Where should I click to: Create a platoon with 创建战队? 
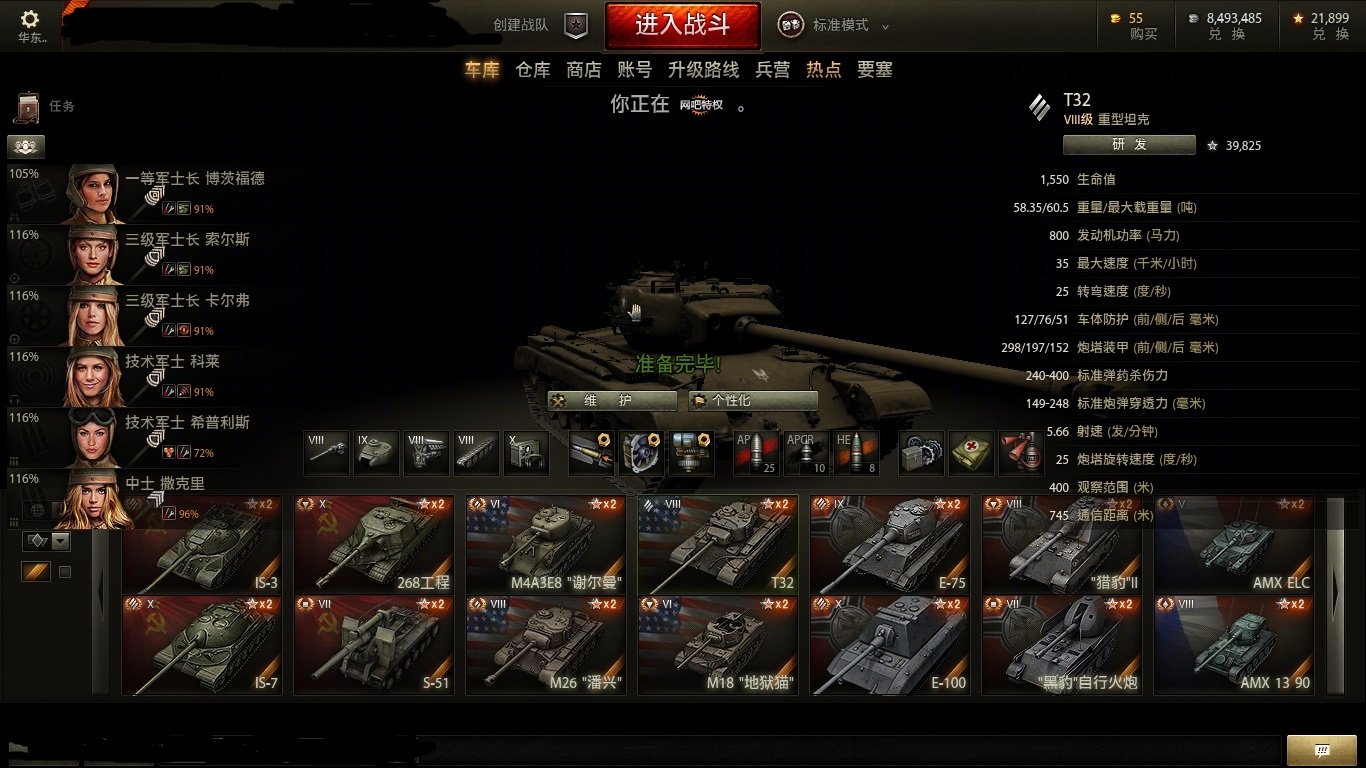(x=540, y=26)
